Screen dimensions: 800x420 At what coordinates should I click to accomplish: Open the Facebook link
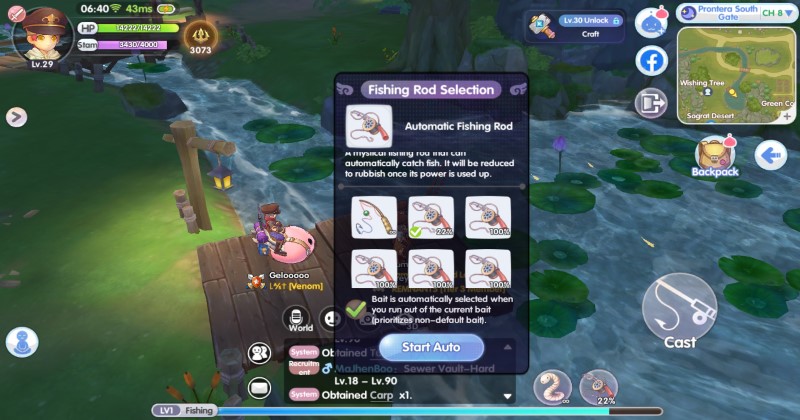pyautogui.click(x=652, y=61)
